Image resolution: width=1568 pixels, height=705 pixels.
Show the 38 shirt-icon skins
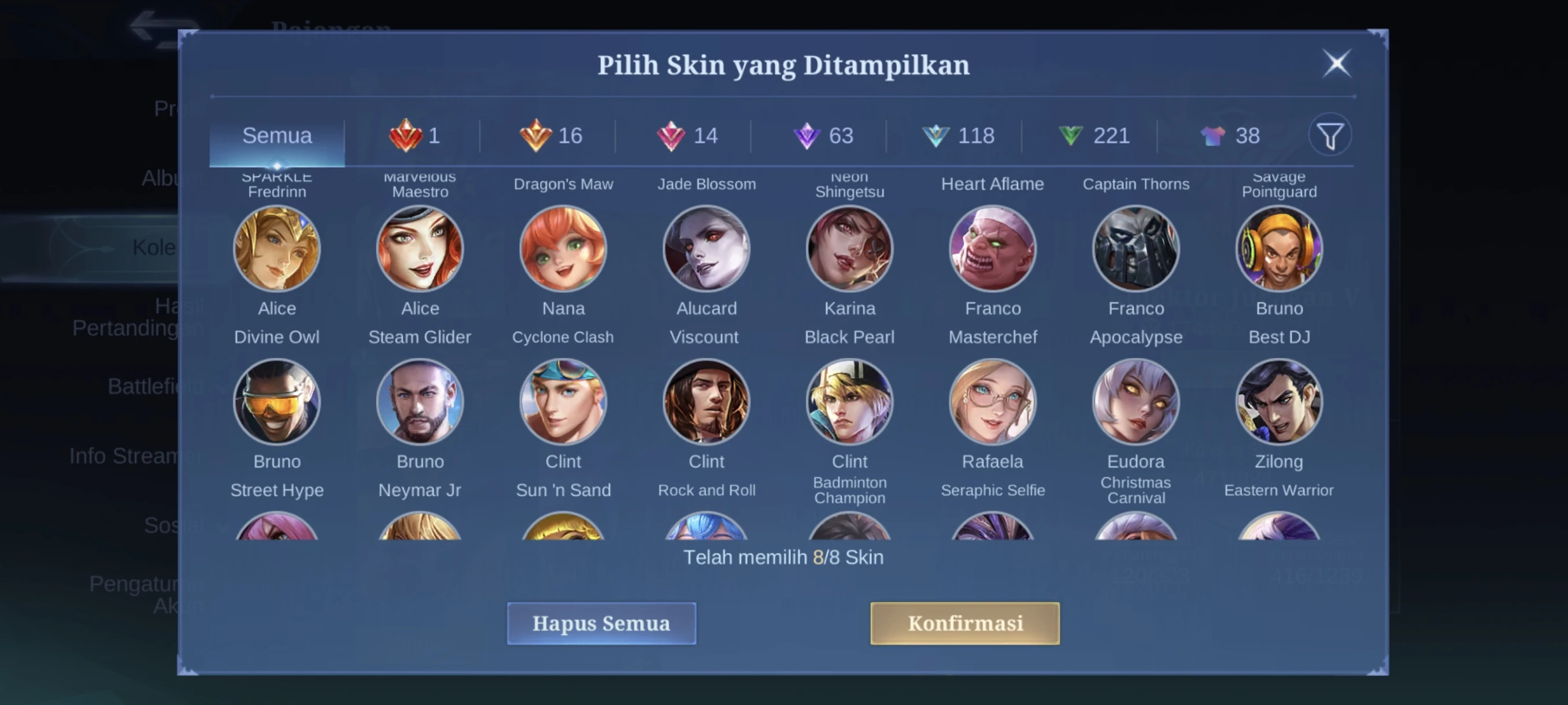coord(1230,136)
